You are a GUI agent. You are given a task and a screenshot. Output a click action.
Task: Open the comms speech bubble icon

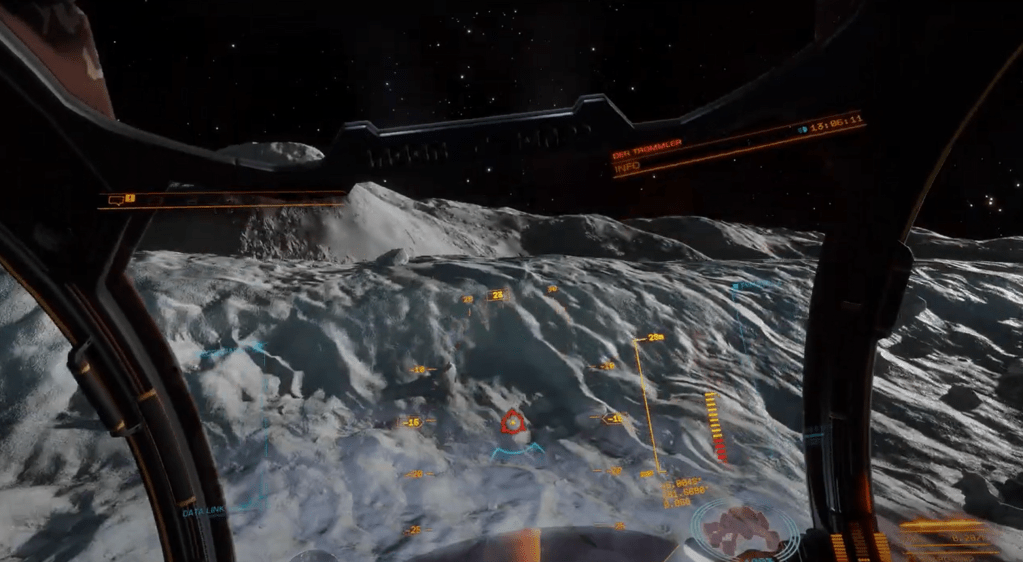click(x=115, y=200)
